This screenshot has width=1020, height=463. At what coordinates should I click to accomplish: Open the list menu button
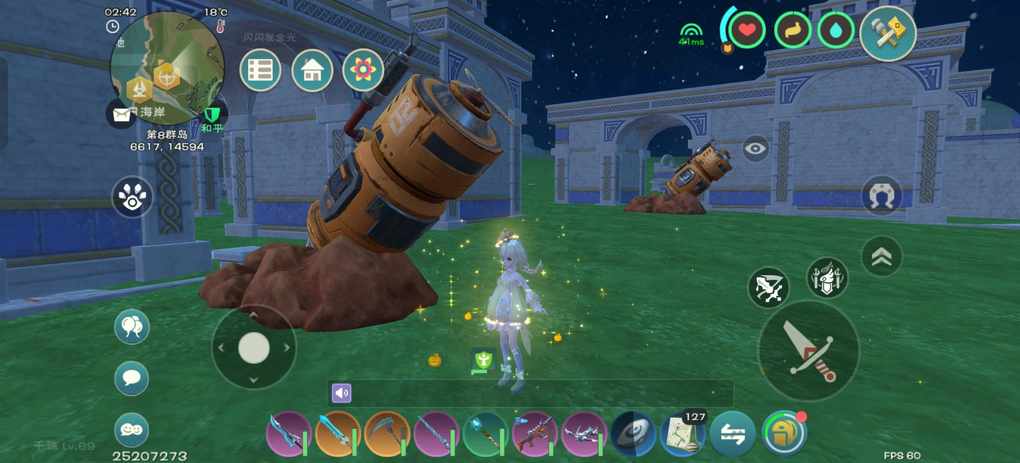click(x=261, y=71)
